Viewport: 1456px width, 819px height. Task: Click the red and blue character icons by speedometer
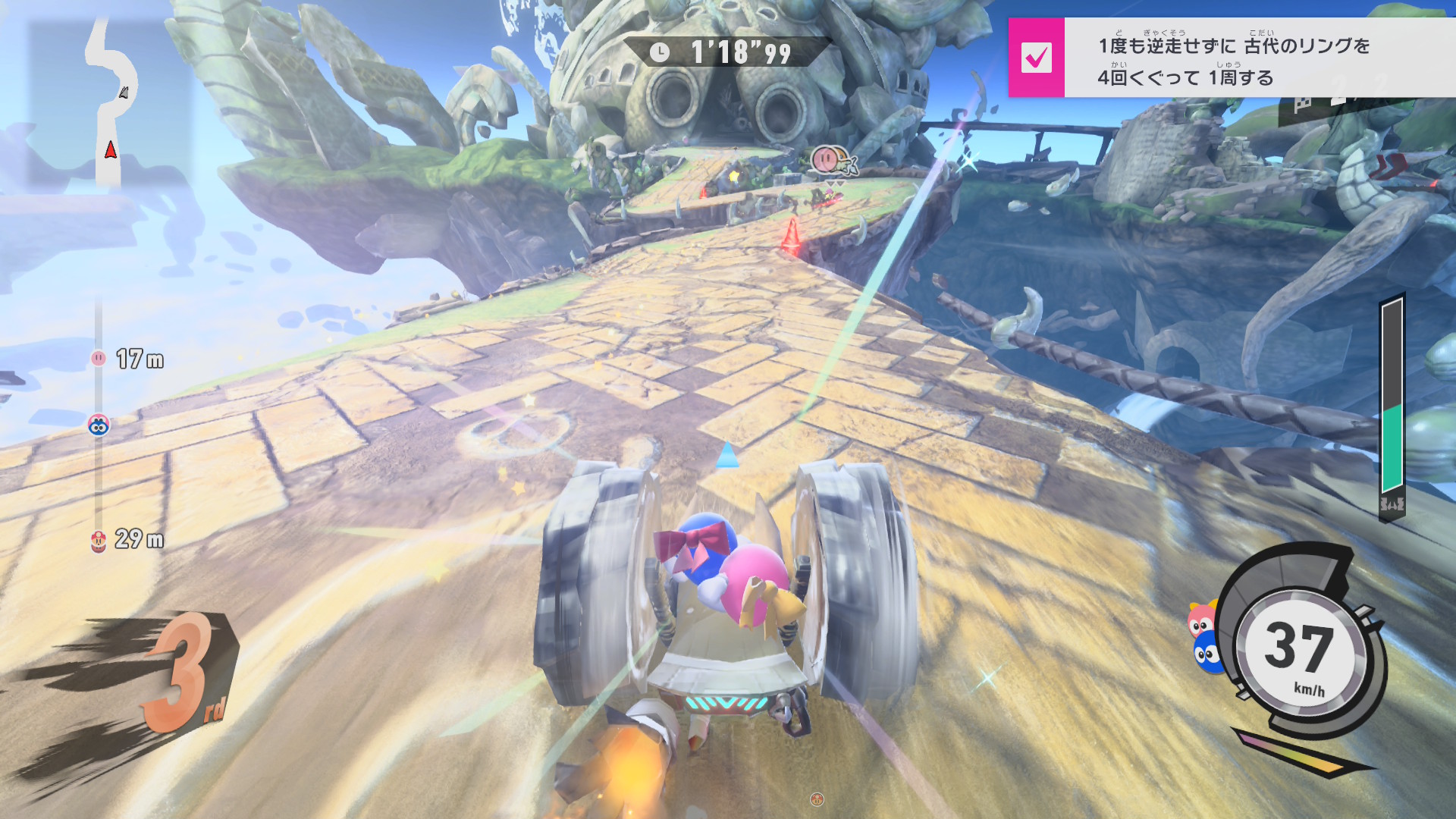pyautogui.click(x=1204, y=637)
